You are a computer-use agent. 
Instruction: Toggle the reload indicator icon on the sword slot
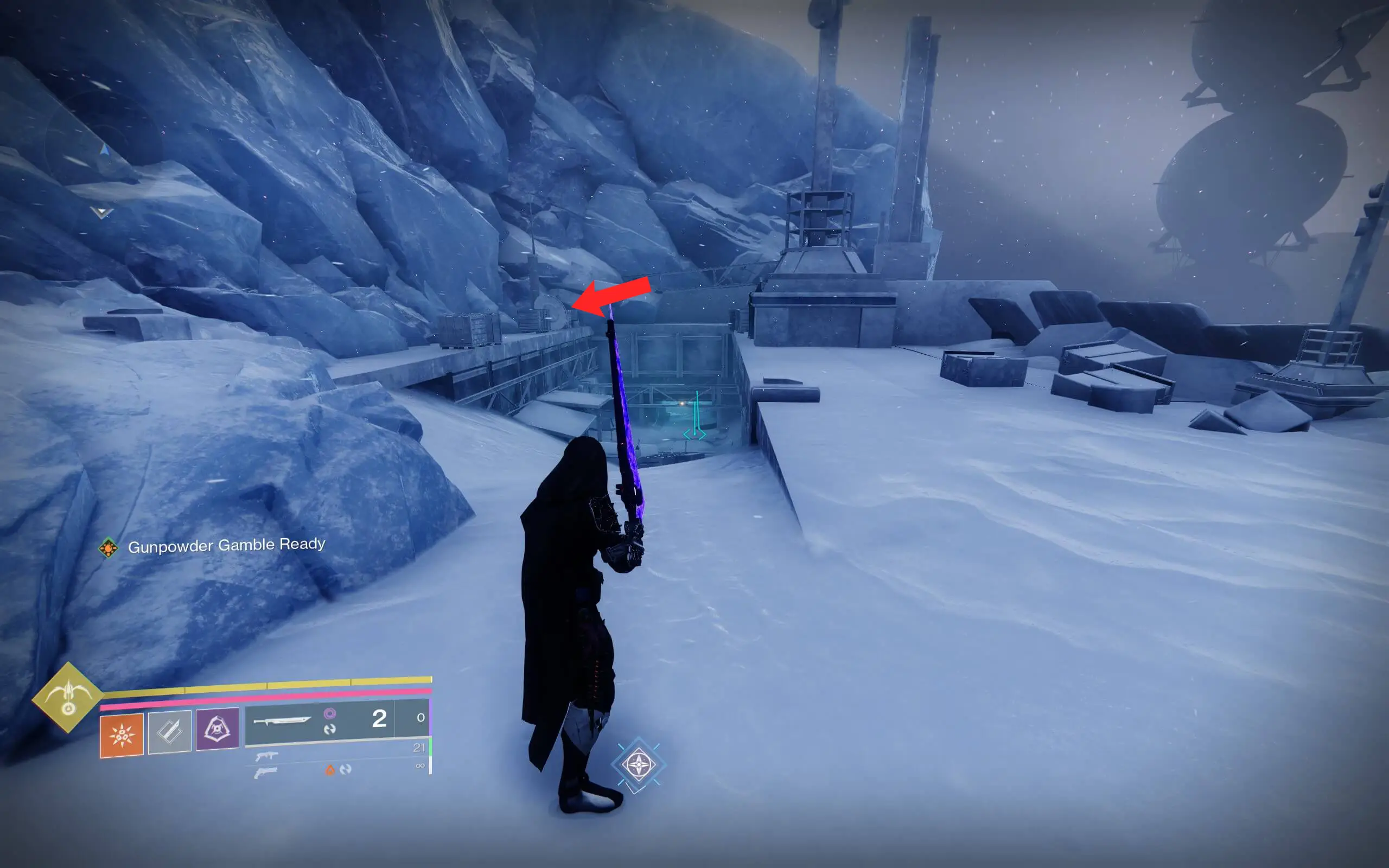(331, 730)
